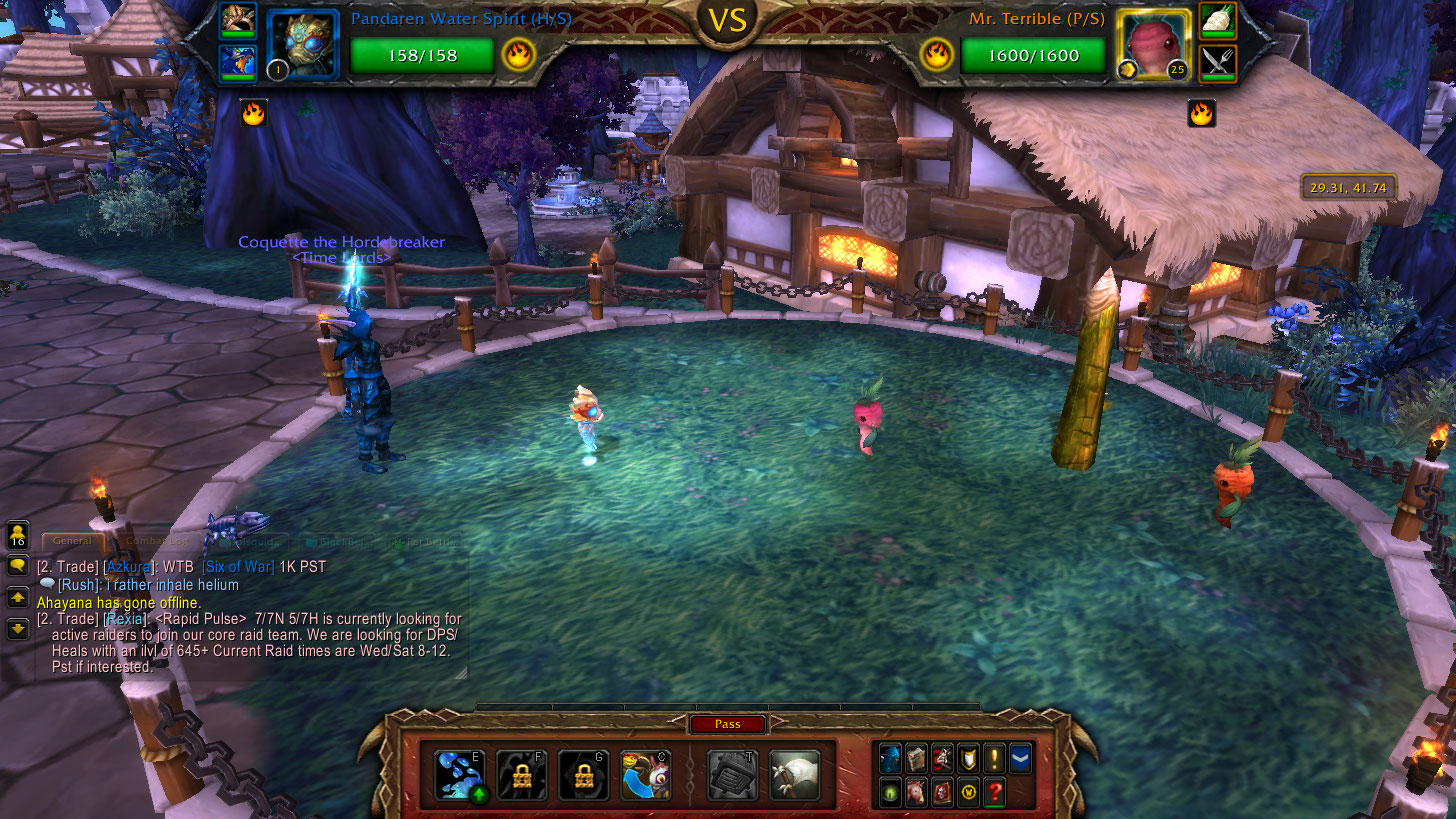The height and width of the screenshot is (819, 1456).
Task: Click Azkura's name in trade chat
Action: coord(128,567)
